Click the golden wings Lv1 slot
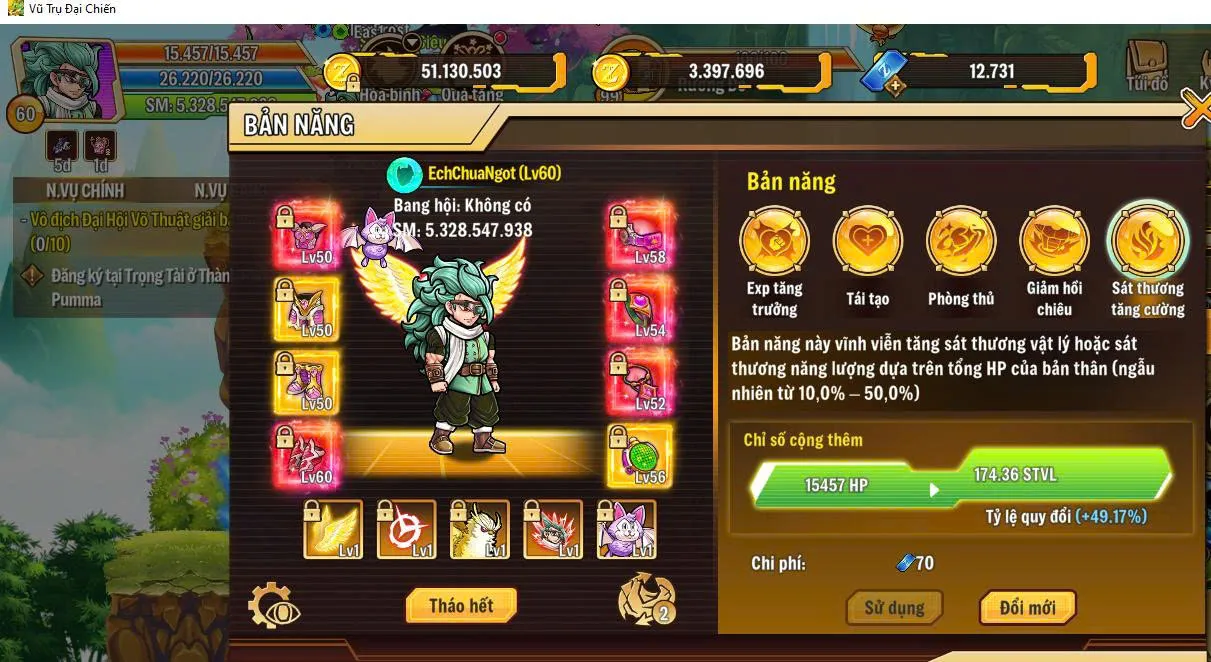The height and width of the screenshot is (662, 1211). [x=334, y=529]
